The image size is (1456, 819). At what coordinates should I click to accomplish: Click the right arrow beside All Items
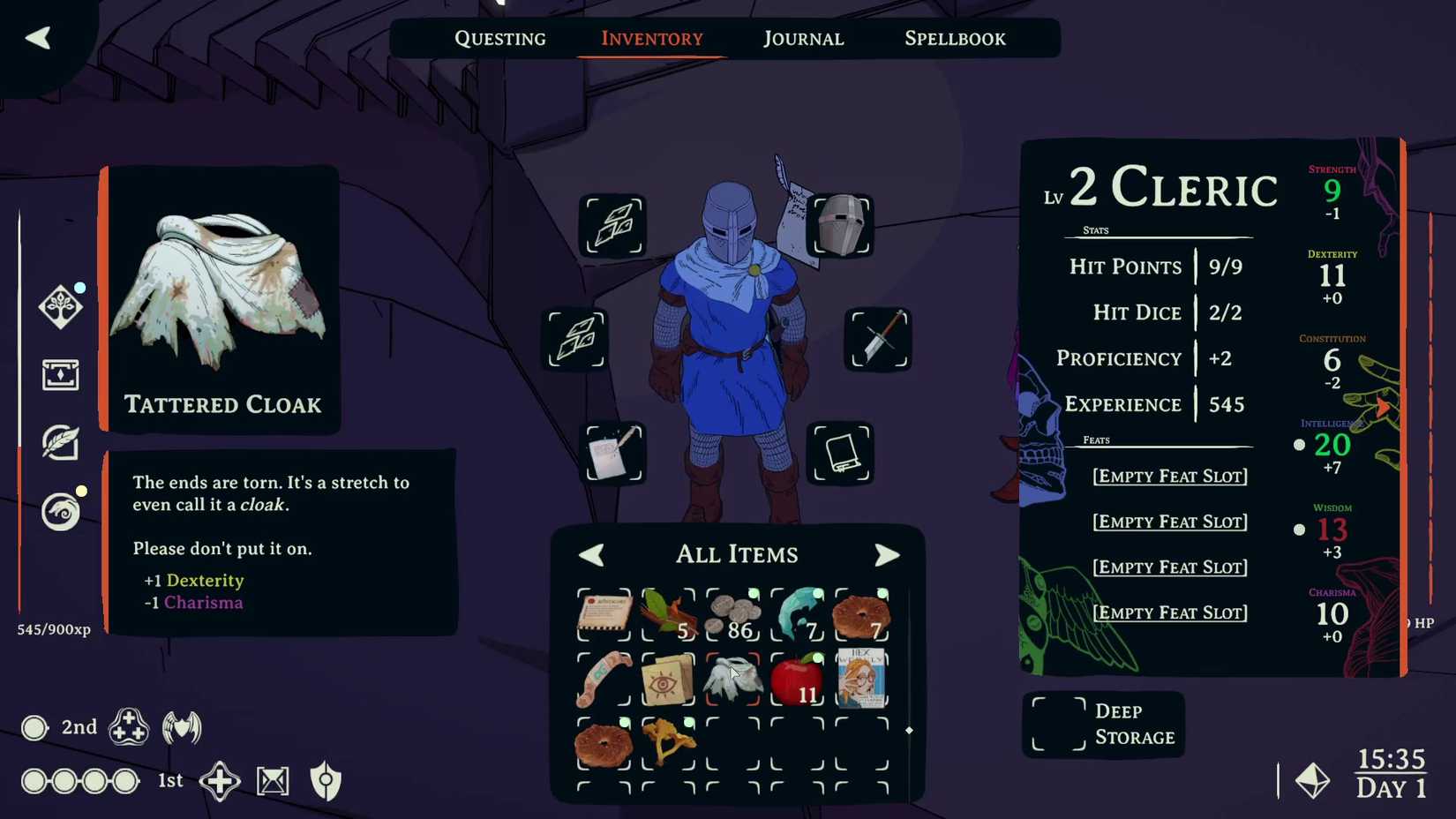[888, 554]
